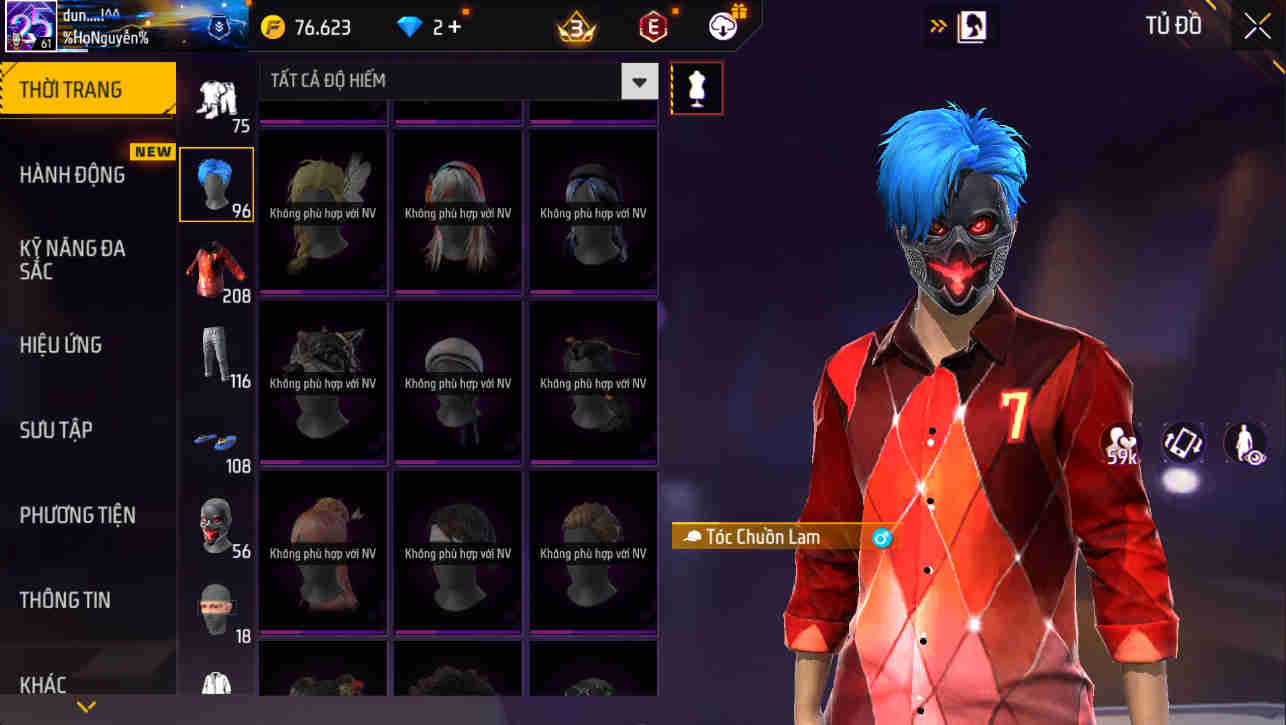This screenshot has height=725, width=1286.
Task: Collapse the sidebar with the yellow down chevron
Action: click(x=85, y=706)
